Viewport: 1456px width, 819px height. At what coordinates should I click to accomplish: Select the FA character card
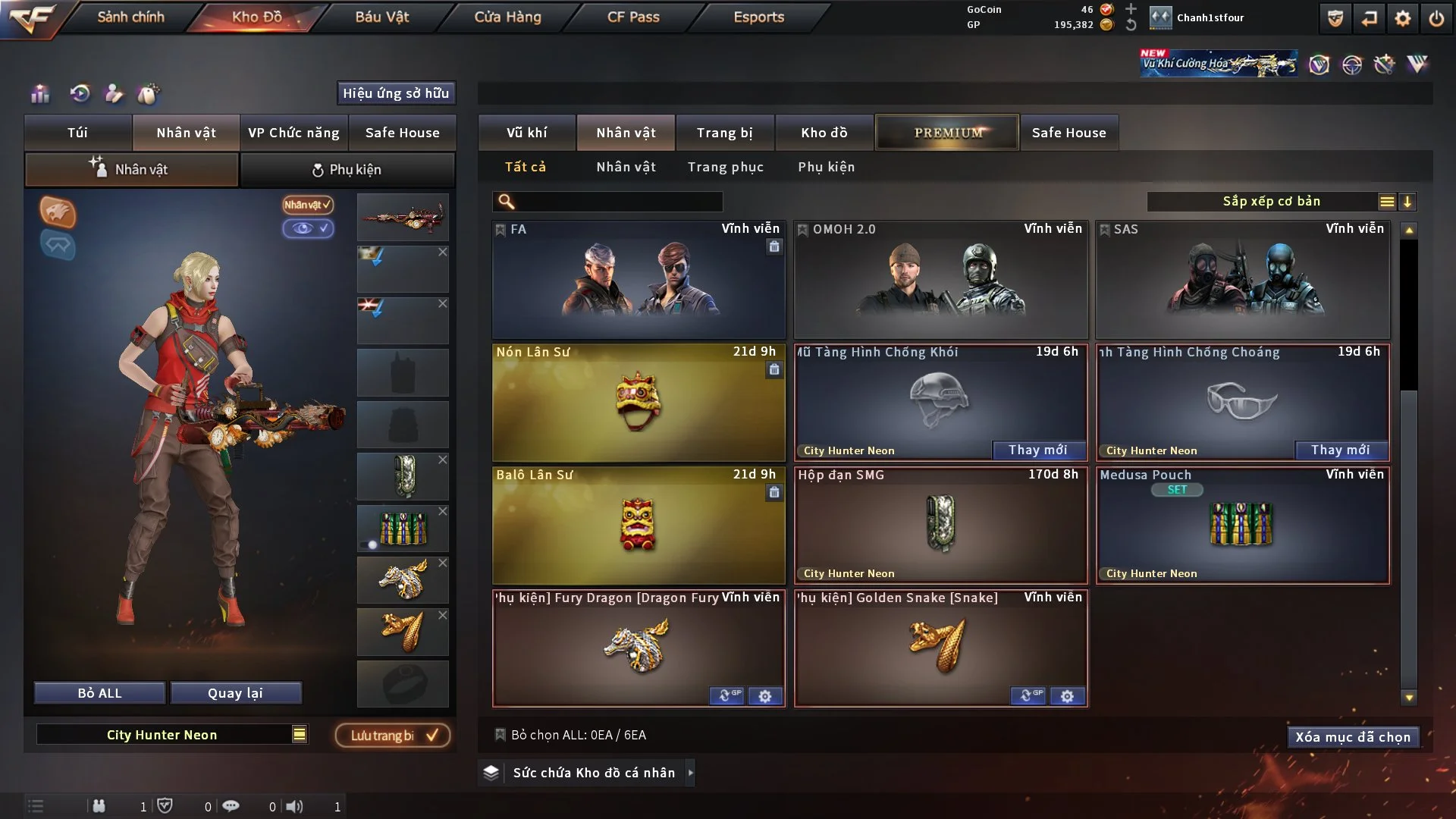[639, 281]
